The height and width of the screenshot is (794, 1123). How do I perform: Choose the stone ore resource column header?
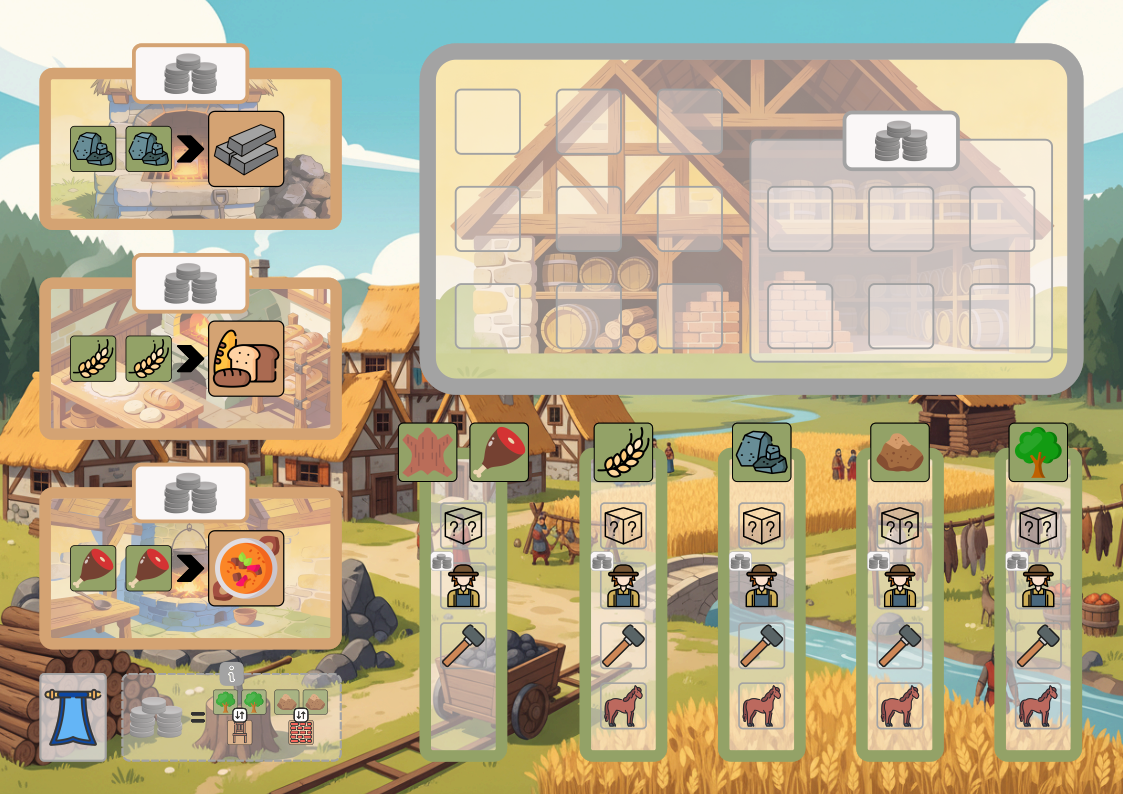(x=761, y=452)
